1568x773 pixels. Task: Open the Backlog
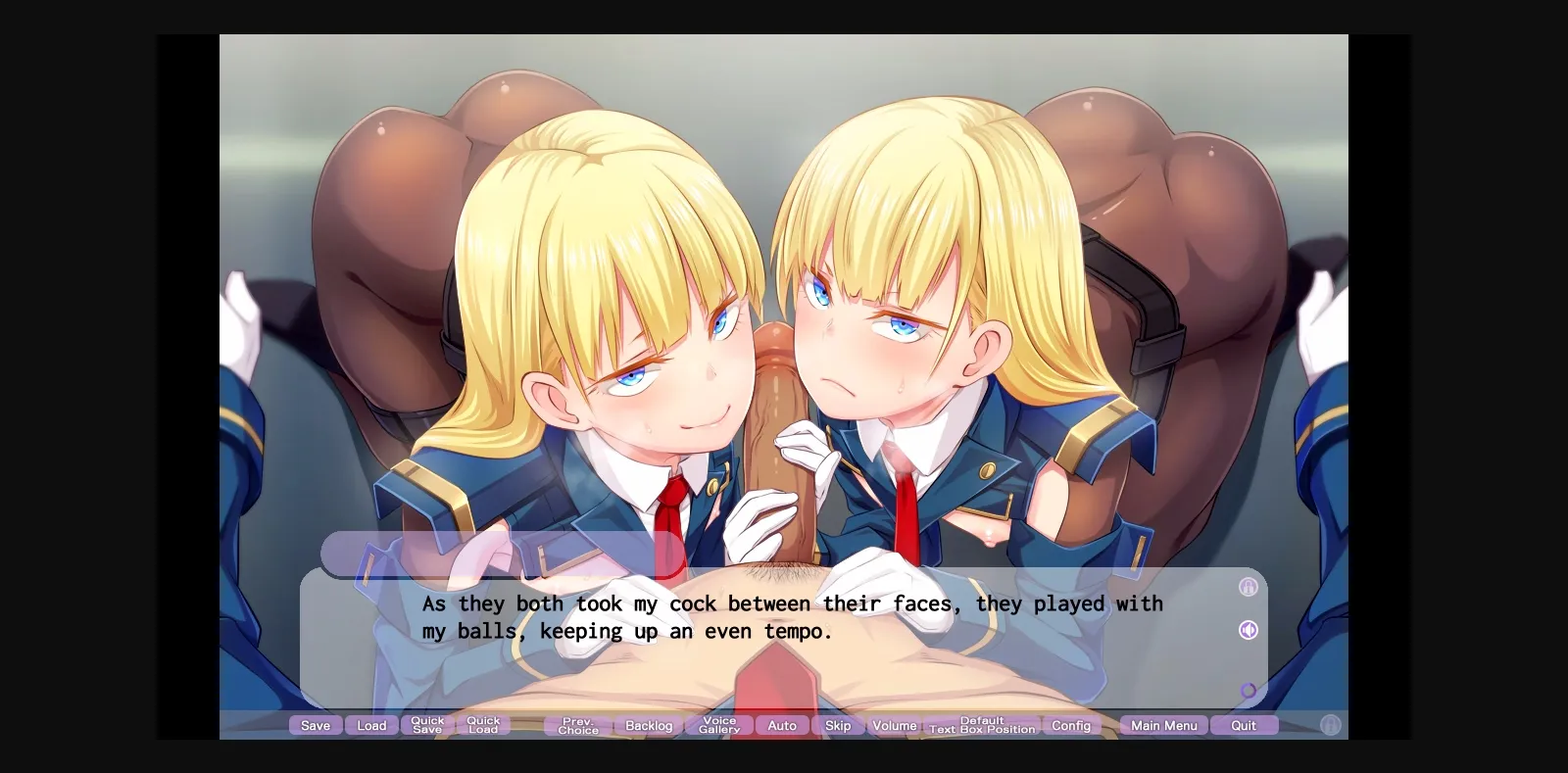tap(649, 725)
